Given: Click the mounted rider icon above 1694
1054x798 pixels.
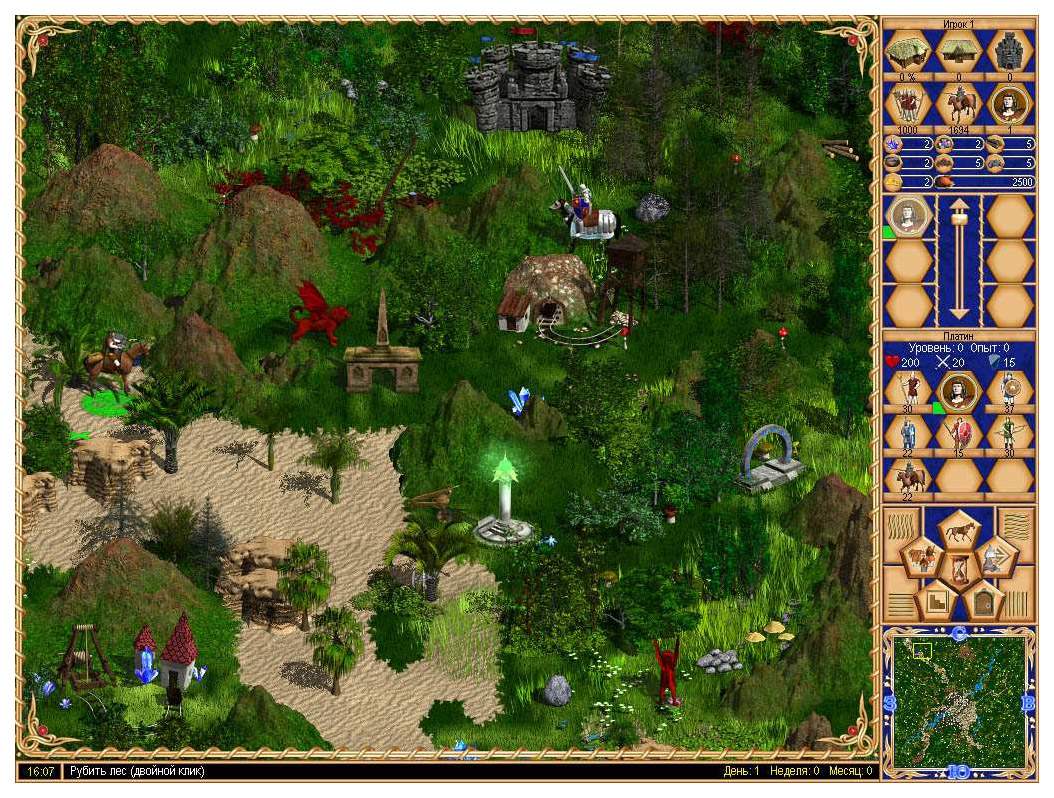Looking at the screenshot, I should 960,104.
